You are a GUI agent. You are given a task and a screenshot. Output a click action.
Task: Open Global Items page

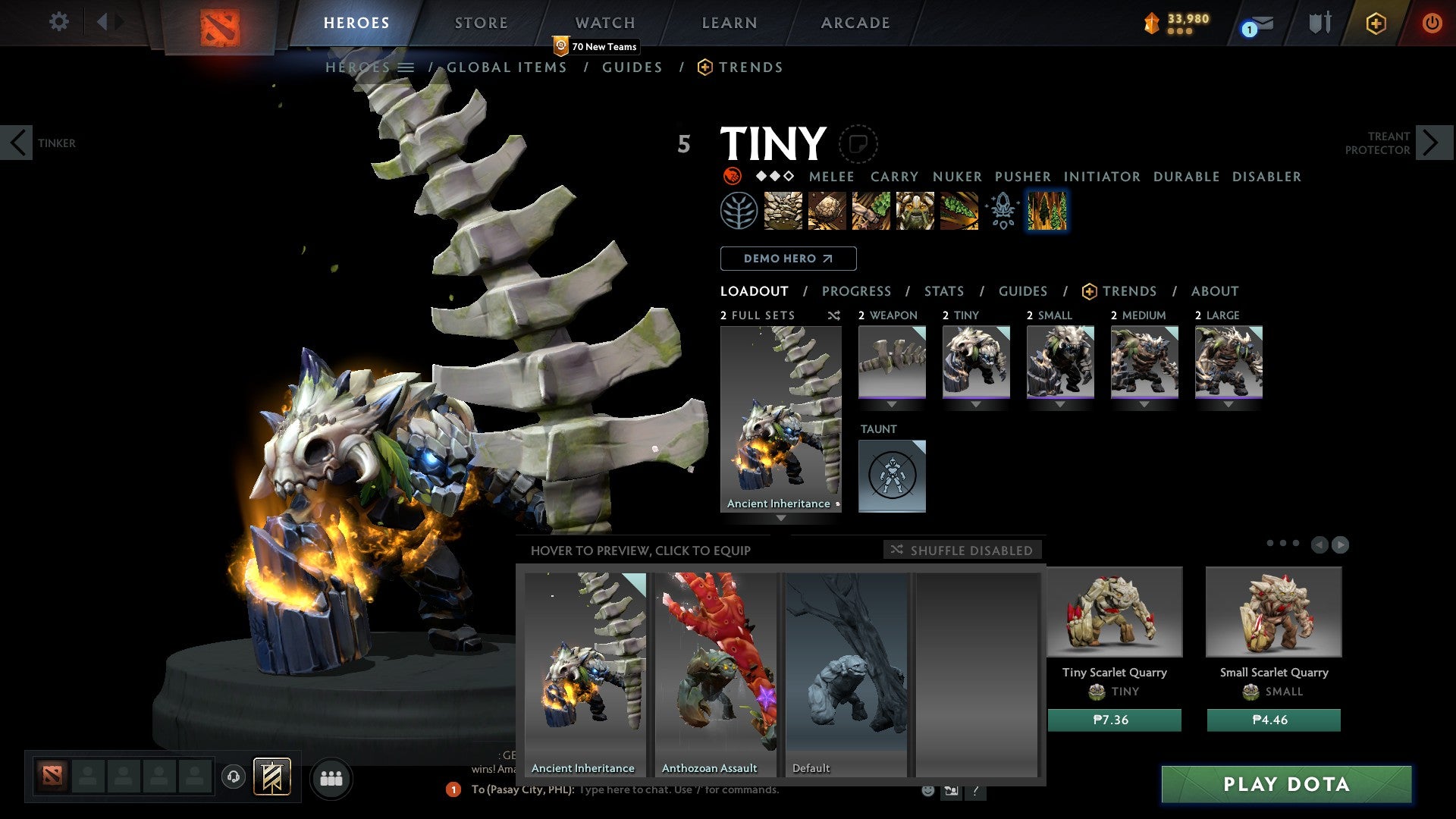click(x=506, y=67)
